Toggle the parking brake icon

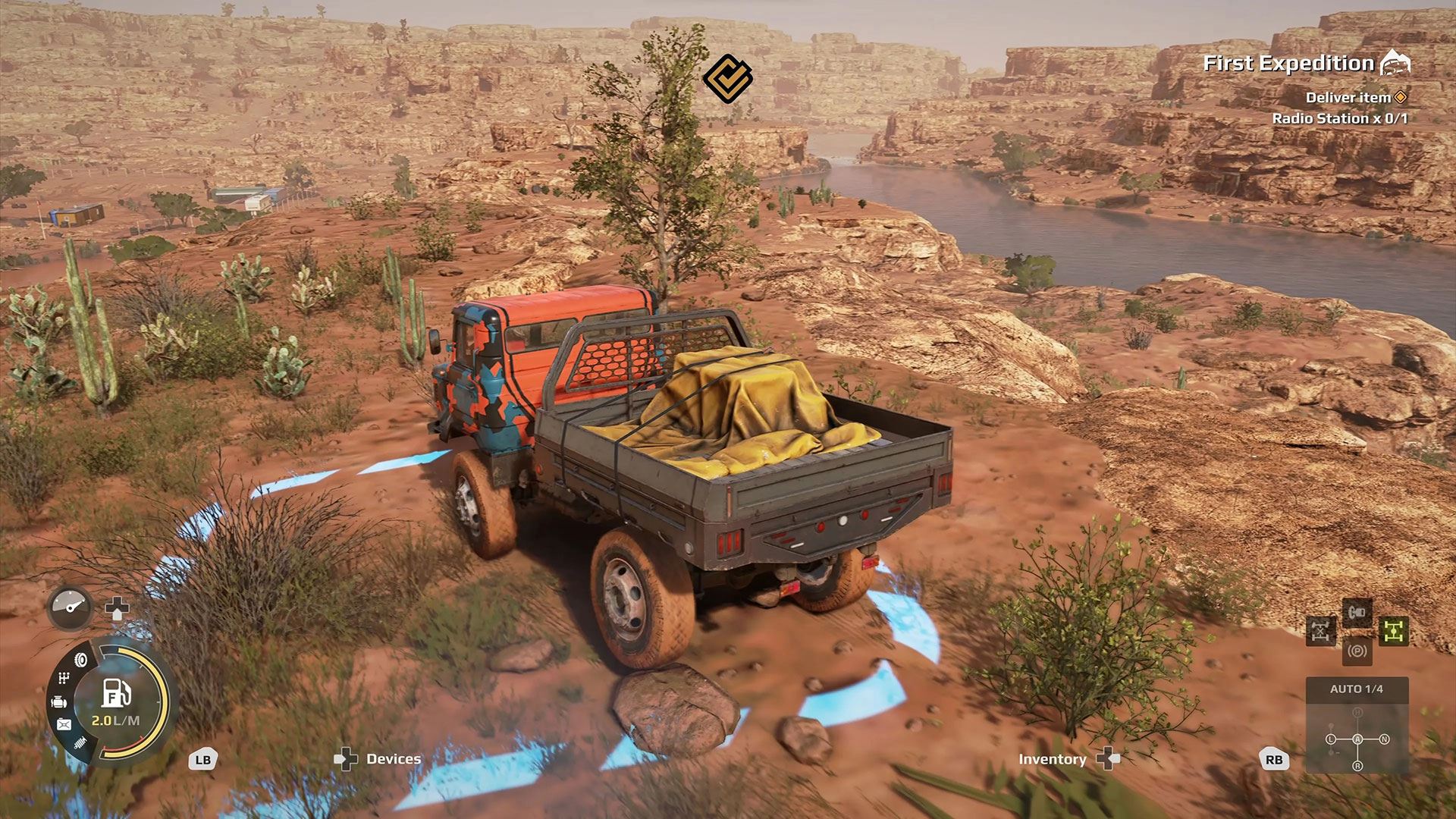(1357, 651)
